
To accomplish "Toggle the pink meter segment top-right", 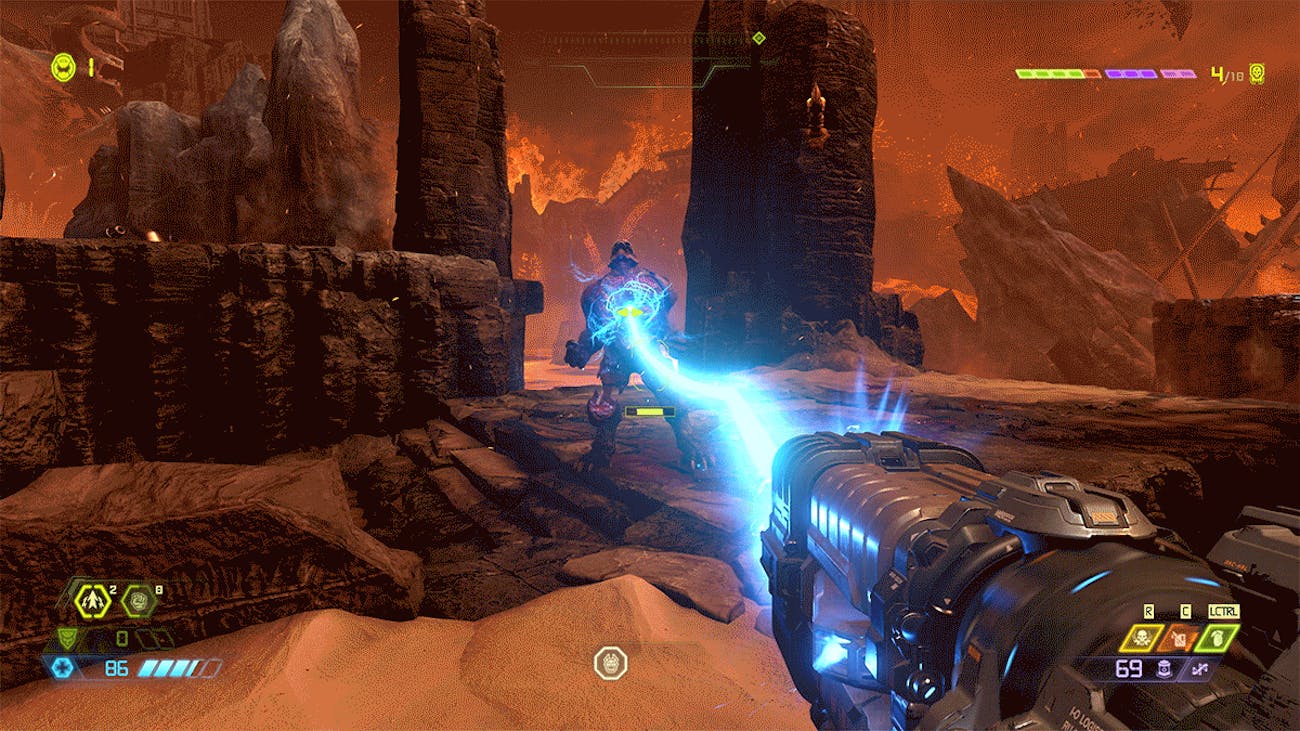I will 1178,73.
